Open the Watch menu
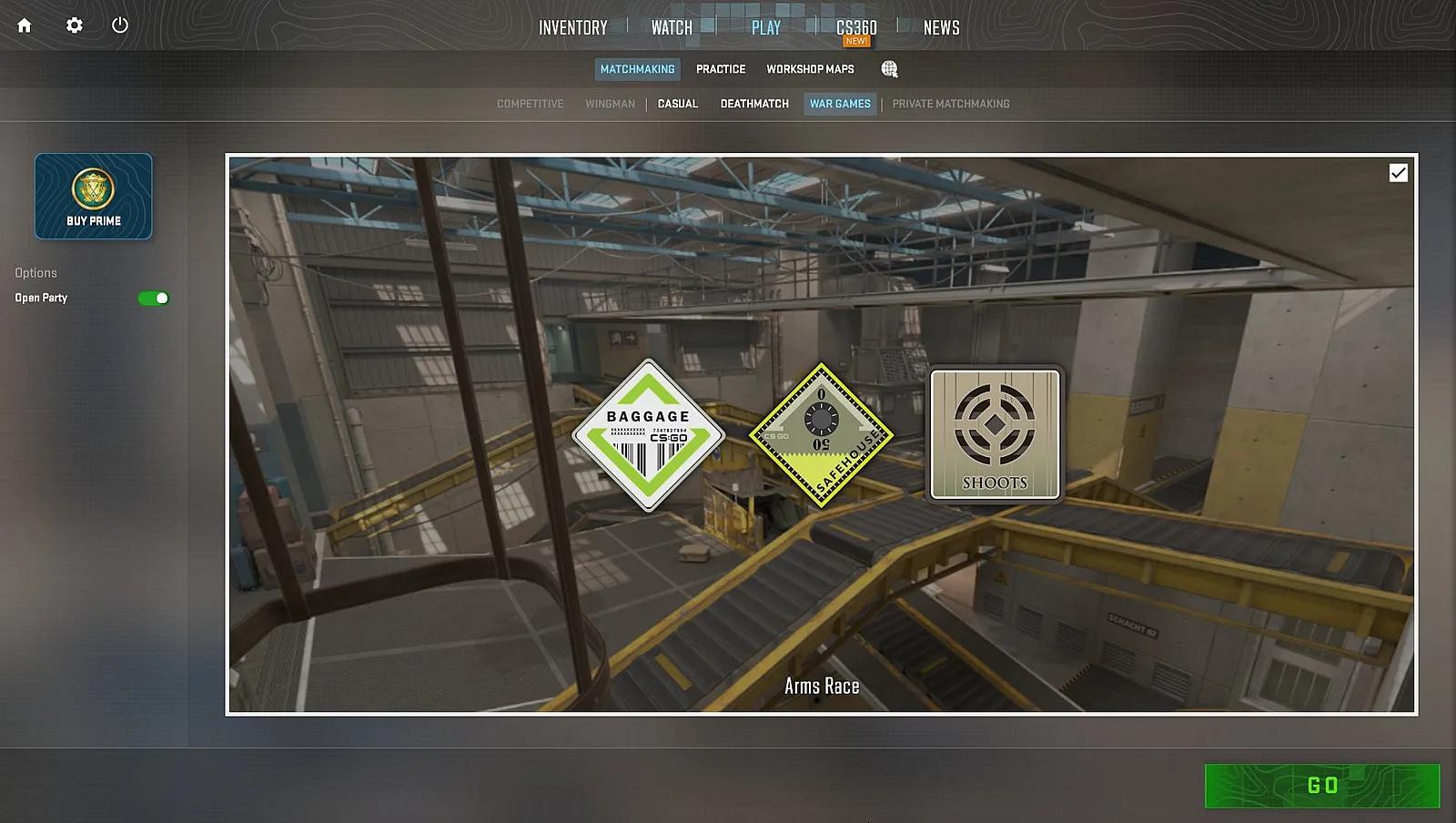Viewport: 1456px width, 823px height. (x=670, y=27)
